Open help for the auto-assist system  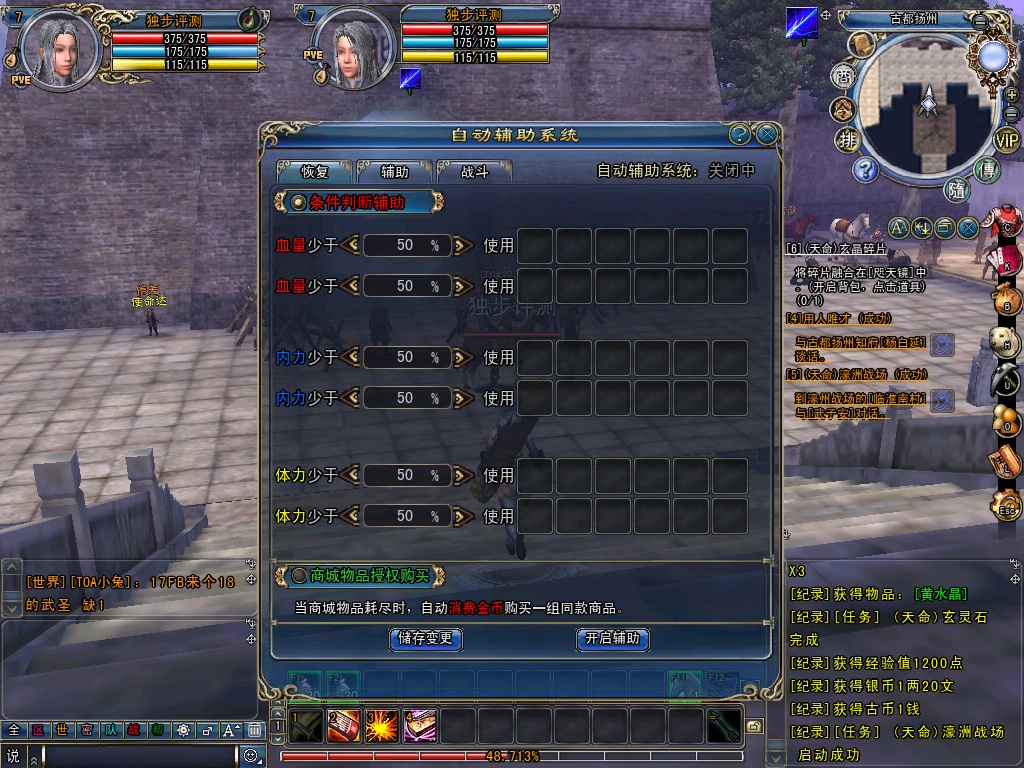740,134
